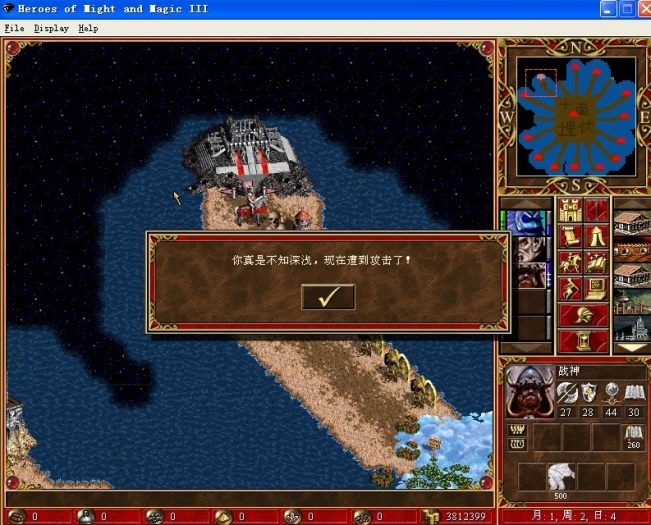Select the next hero with the helmet button
Screen dimensions: 651x525
tap(584, 315)
